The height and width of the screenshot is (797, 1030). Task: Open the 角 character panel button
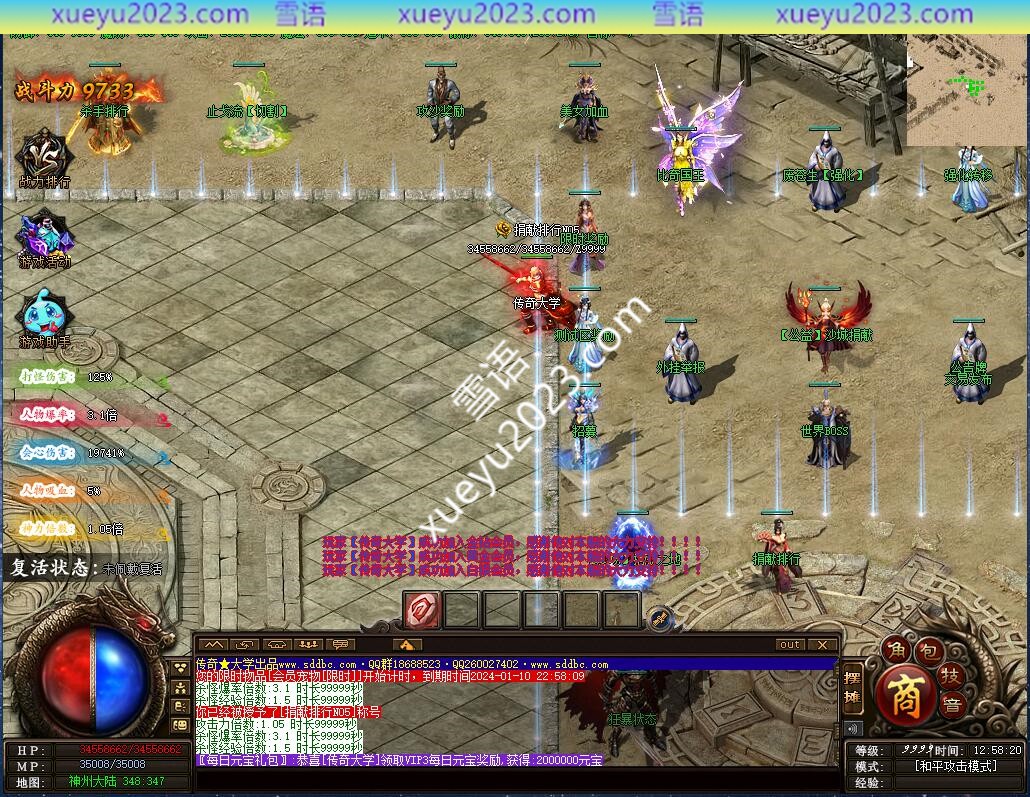pos(893,650)
